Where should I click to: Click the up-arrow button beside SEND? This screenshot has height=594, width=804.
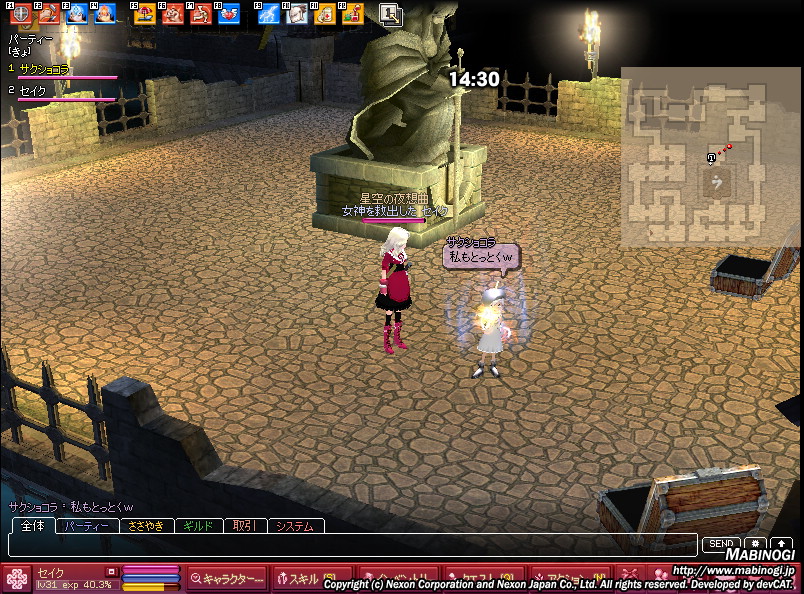780,543
